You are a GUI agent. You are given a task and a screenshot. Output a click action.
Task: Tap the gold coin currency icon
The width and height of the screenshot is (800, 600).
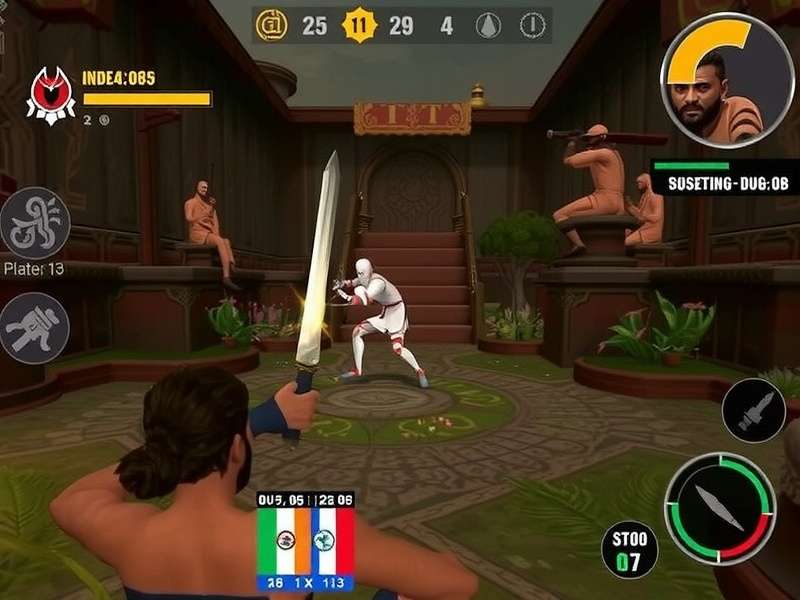[271, 26]
